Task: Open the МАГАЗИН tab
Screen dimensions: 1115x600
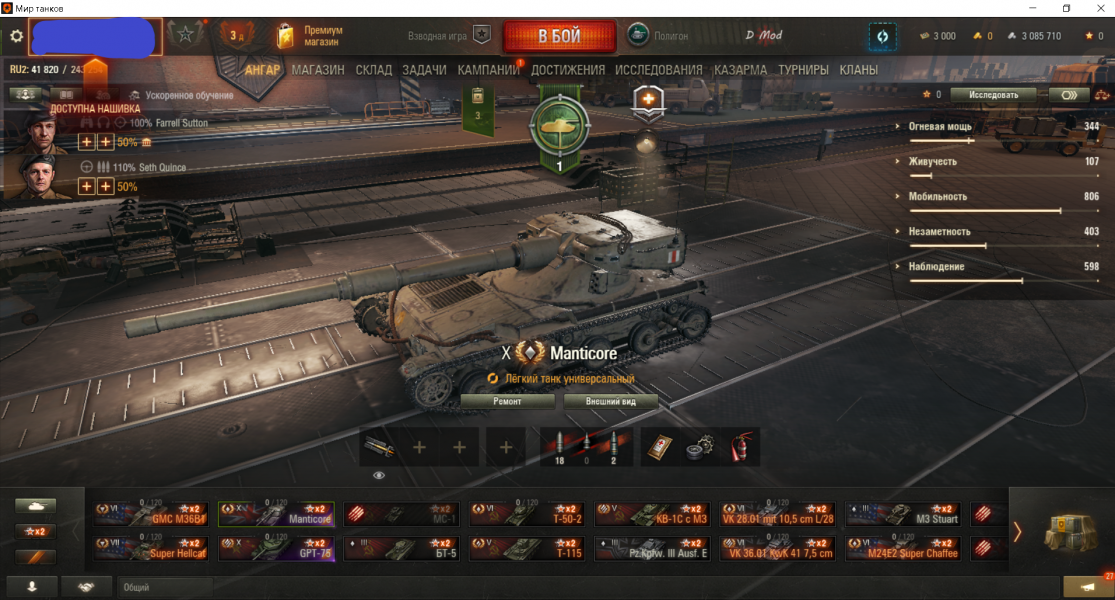Action: [318, 70]
